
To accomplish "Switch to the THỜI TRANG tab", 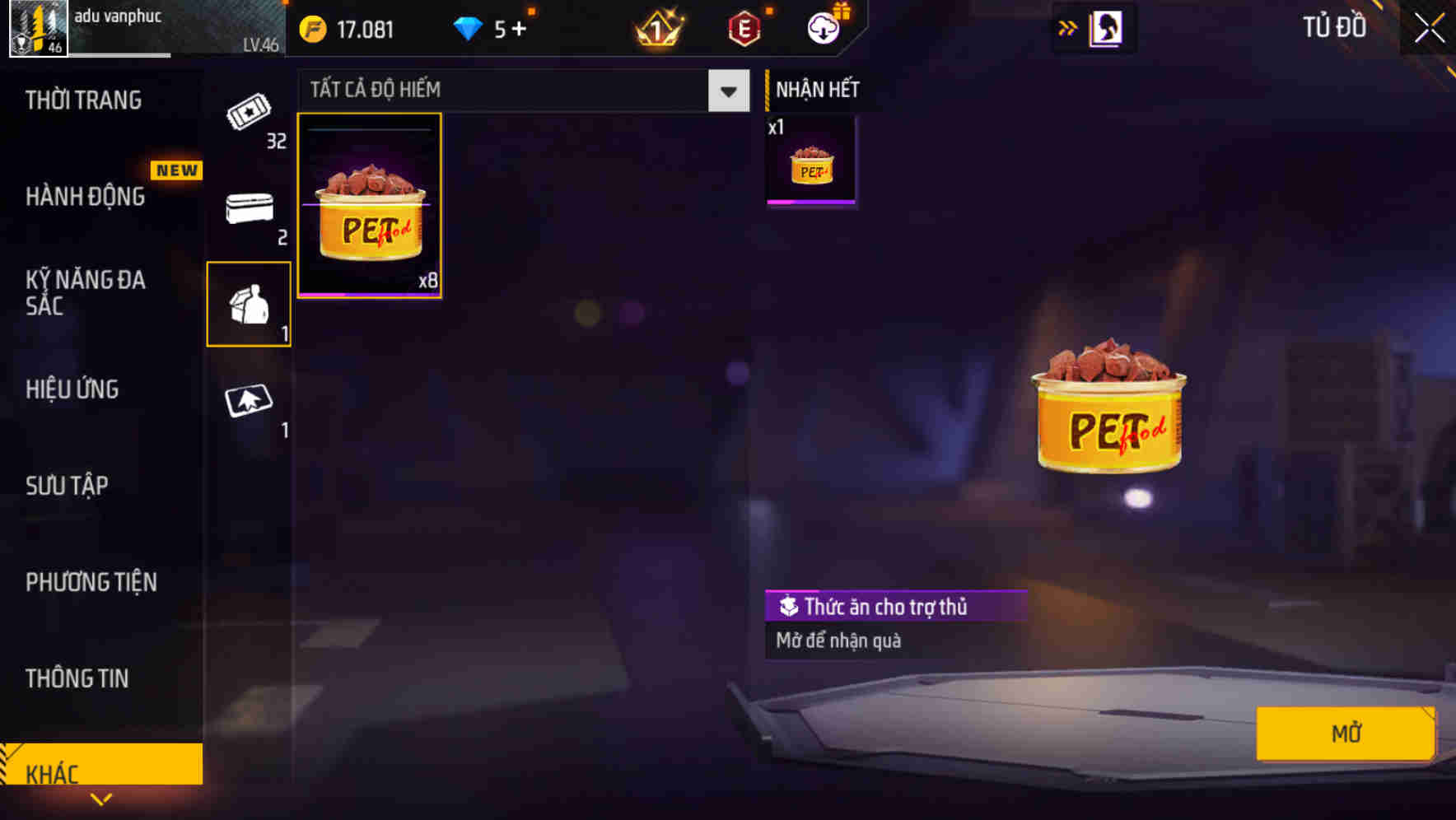I will pyautogui.click(x=82, y=100).
